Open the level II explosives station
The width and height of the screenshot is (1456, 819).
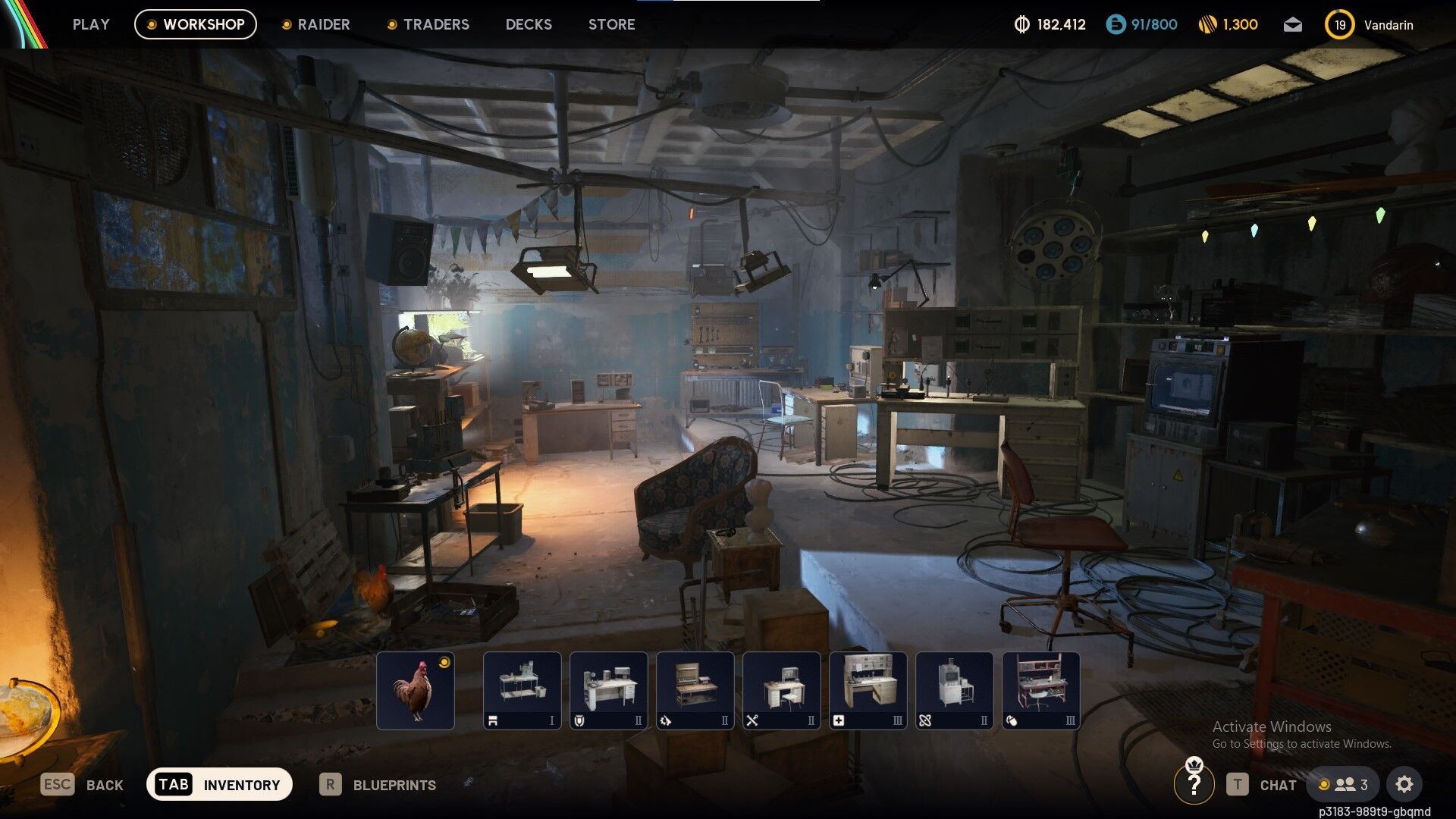955,690
